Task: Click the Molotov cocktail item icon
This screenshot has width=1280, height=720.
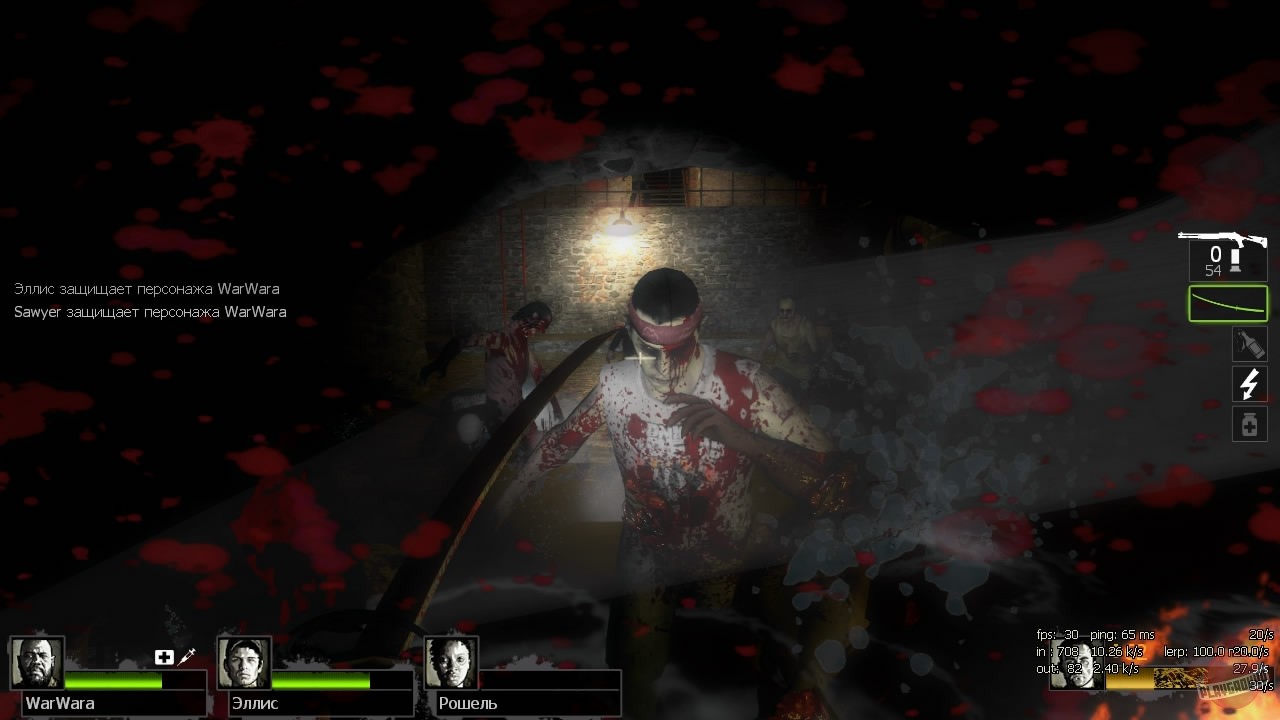Action: [x=1250, y=344]
